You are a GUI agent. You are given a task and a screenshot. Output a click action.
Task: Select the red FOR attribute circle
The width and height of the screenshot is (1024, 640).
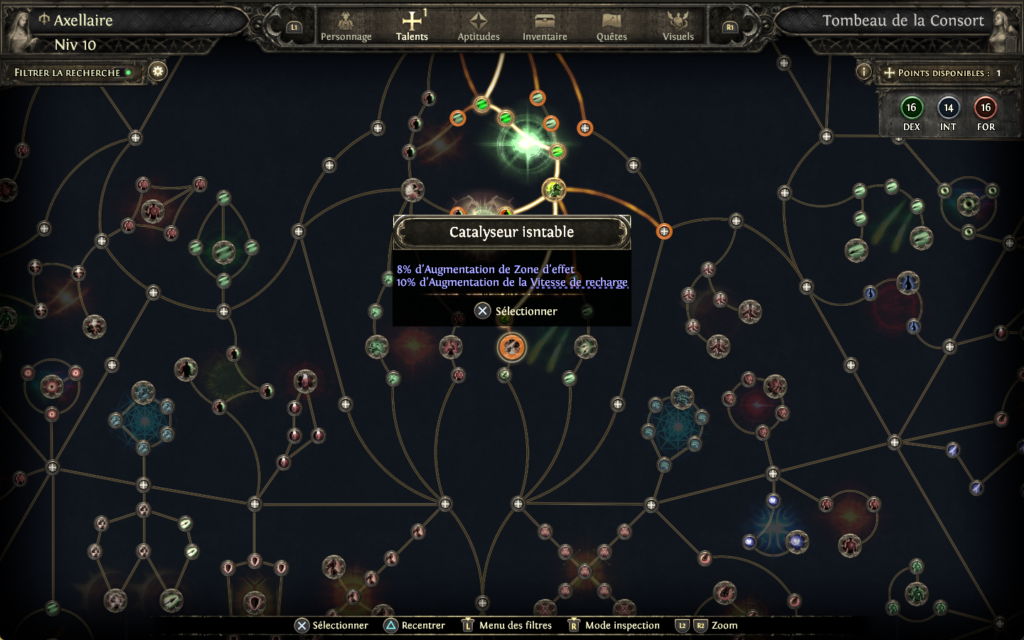tap(985, 108)
